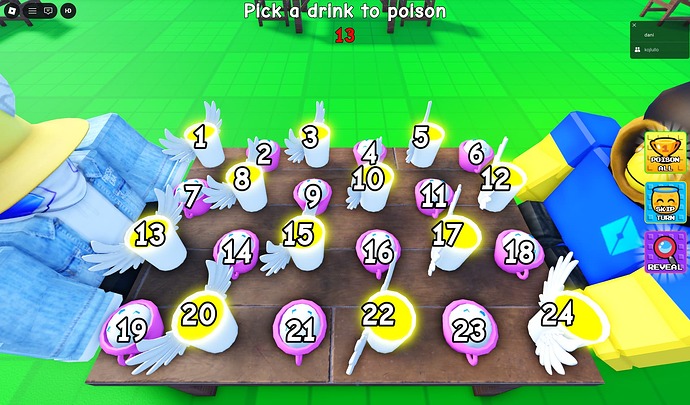This screenshot has height=405, width=690.
Task: Choose drink number 1 to poison
Action: tap(201, 138)
